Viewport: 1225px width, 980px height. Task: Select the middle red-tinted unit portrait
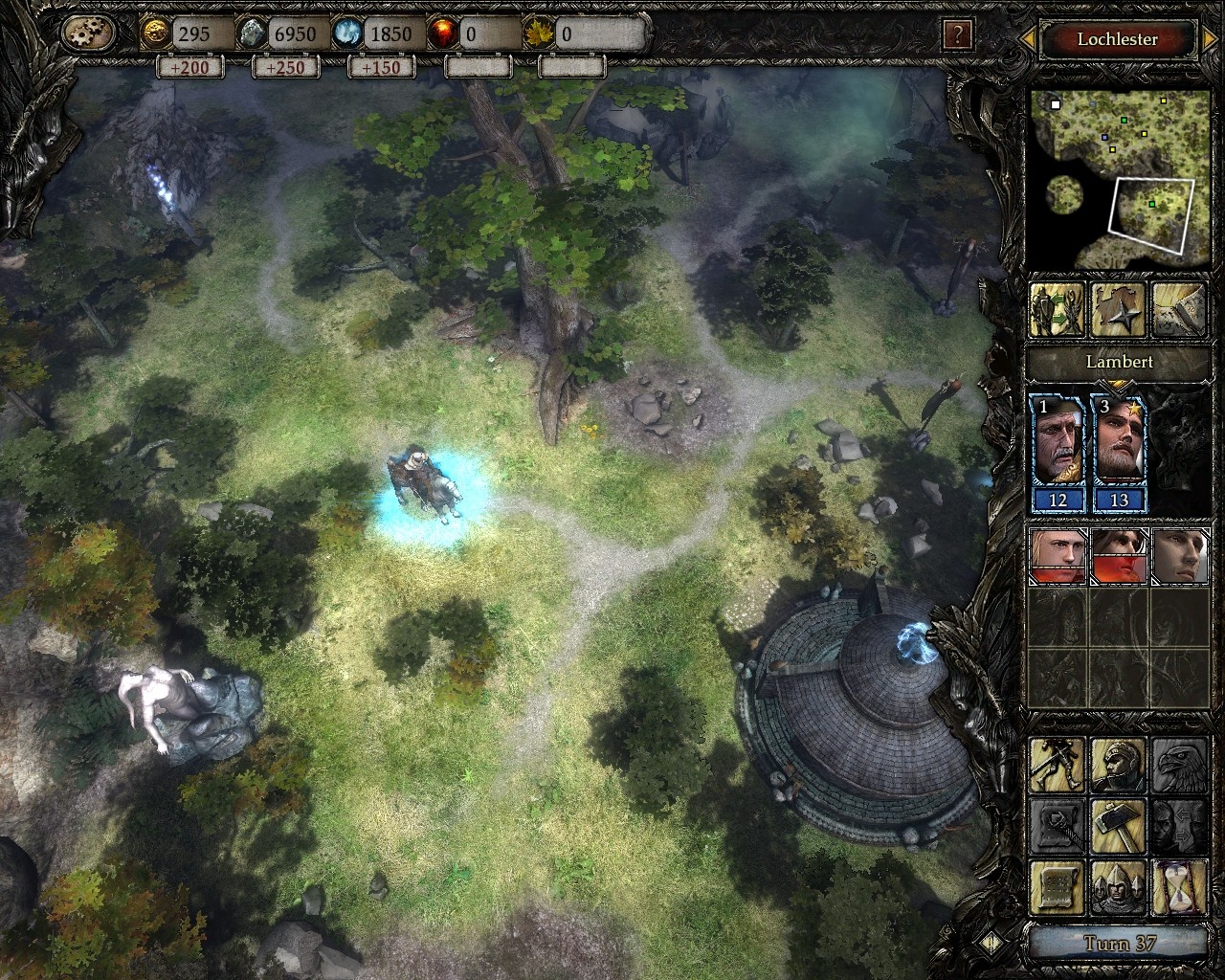click(x=1118, y=557)
